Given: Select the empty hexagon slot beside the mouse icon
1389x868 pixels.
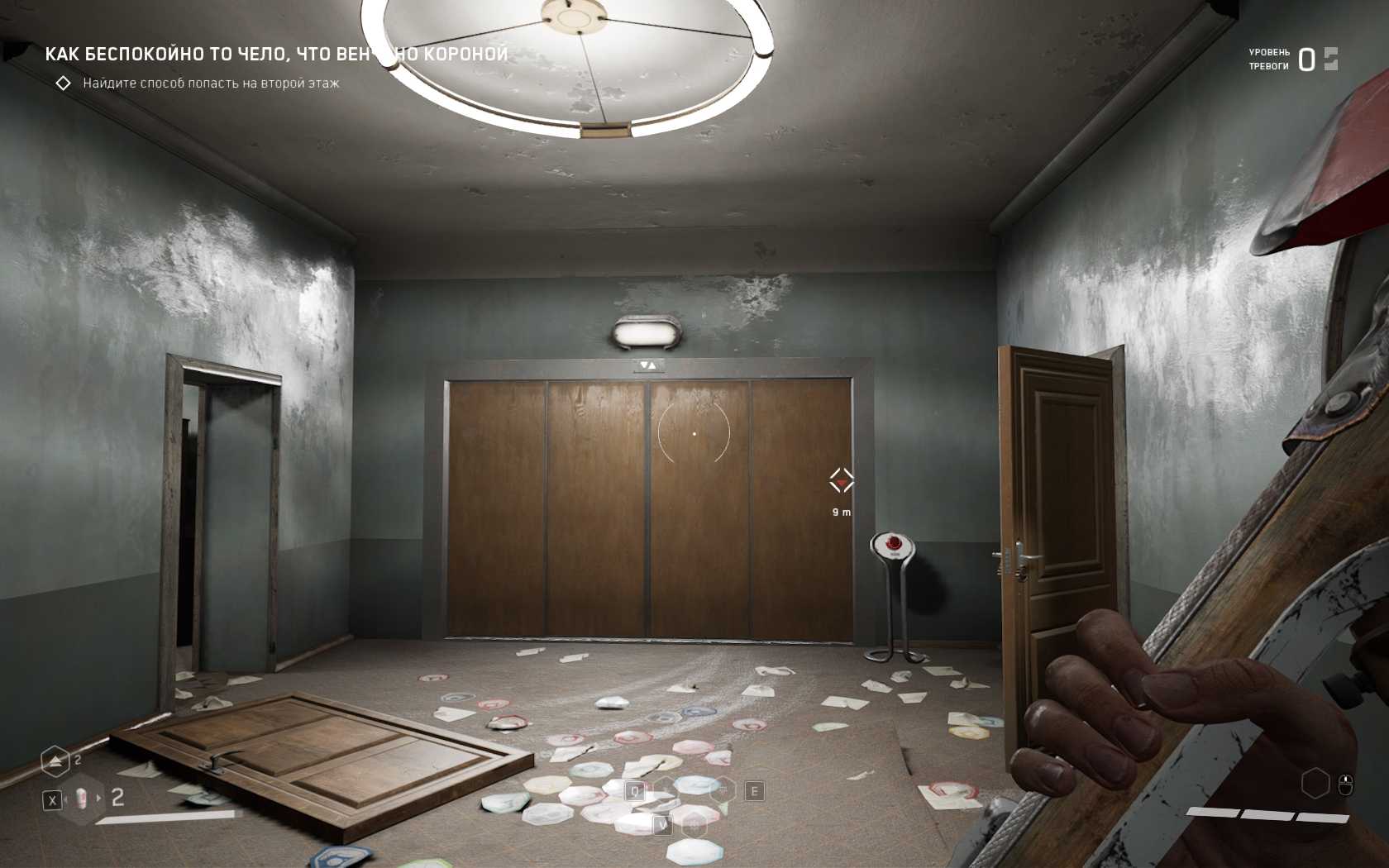Looking at the screenshot, I should point(1315,783).
